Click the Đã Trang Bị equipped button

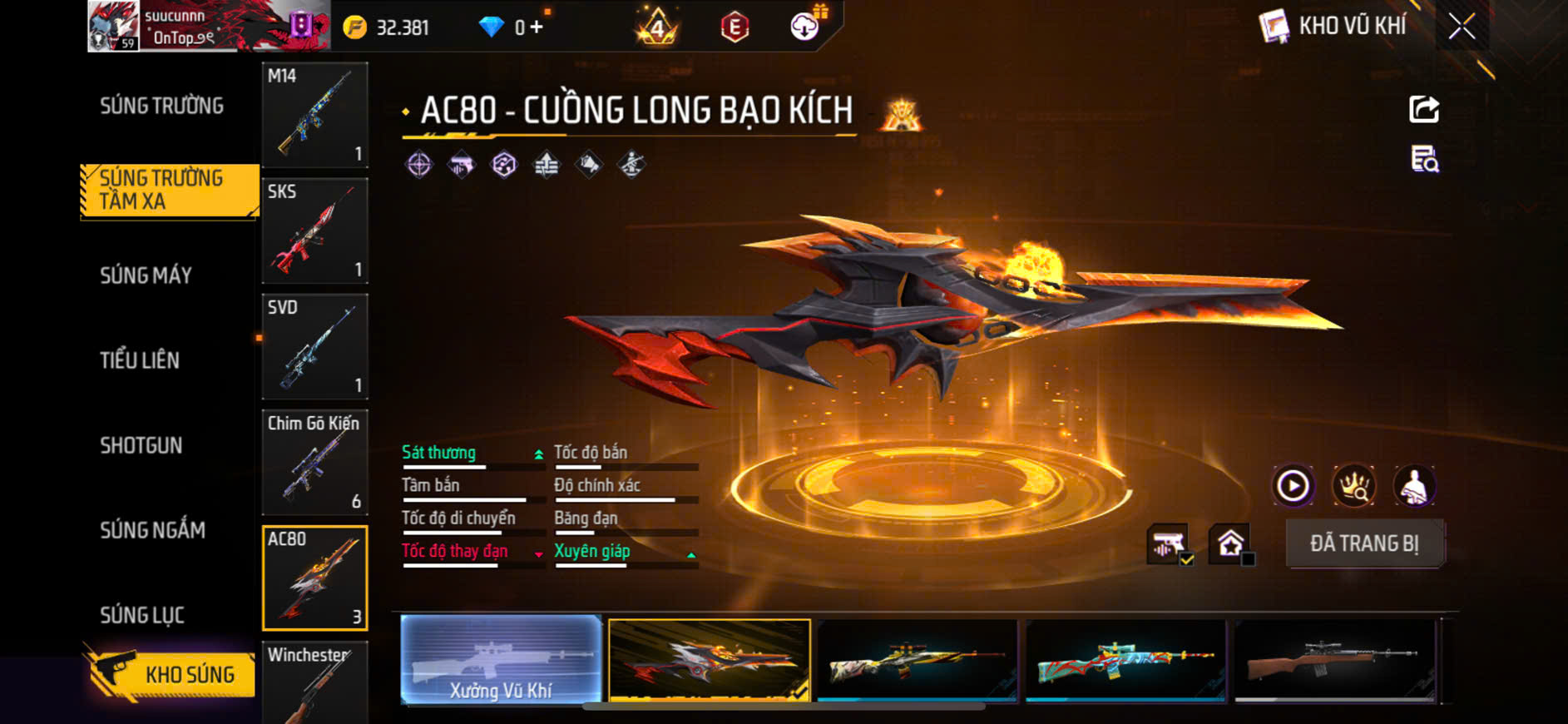[x=1364, y=543]
